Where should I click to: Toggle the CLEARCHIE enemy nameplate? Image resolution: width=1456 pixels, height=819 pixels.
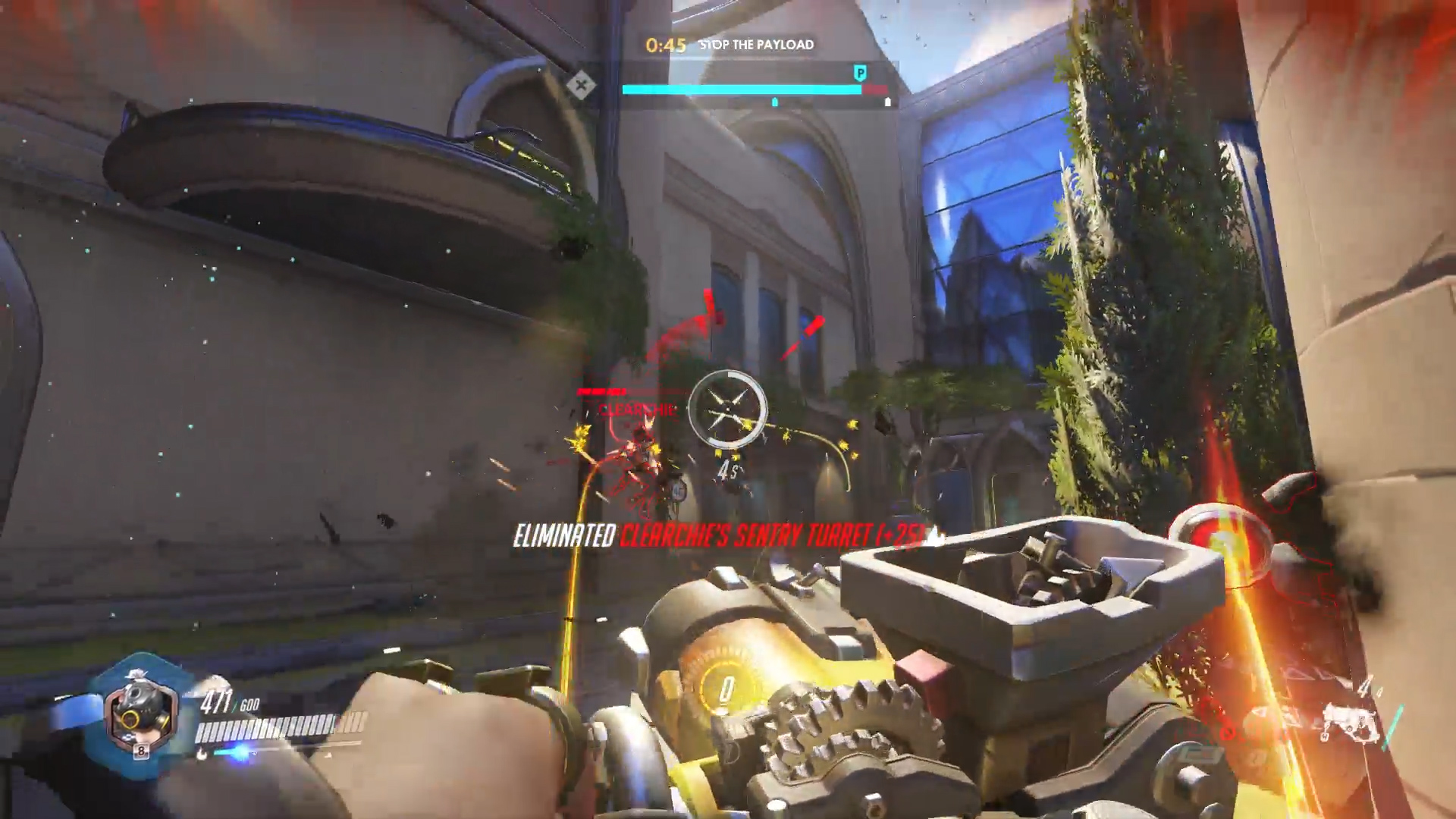click(x=635, y=412)
